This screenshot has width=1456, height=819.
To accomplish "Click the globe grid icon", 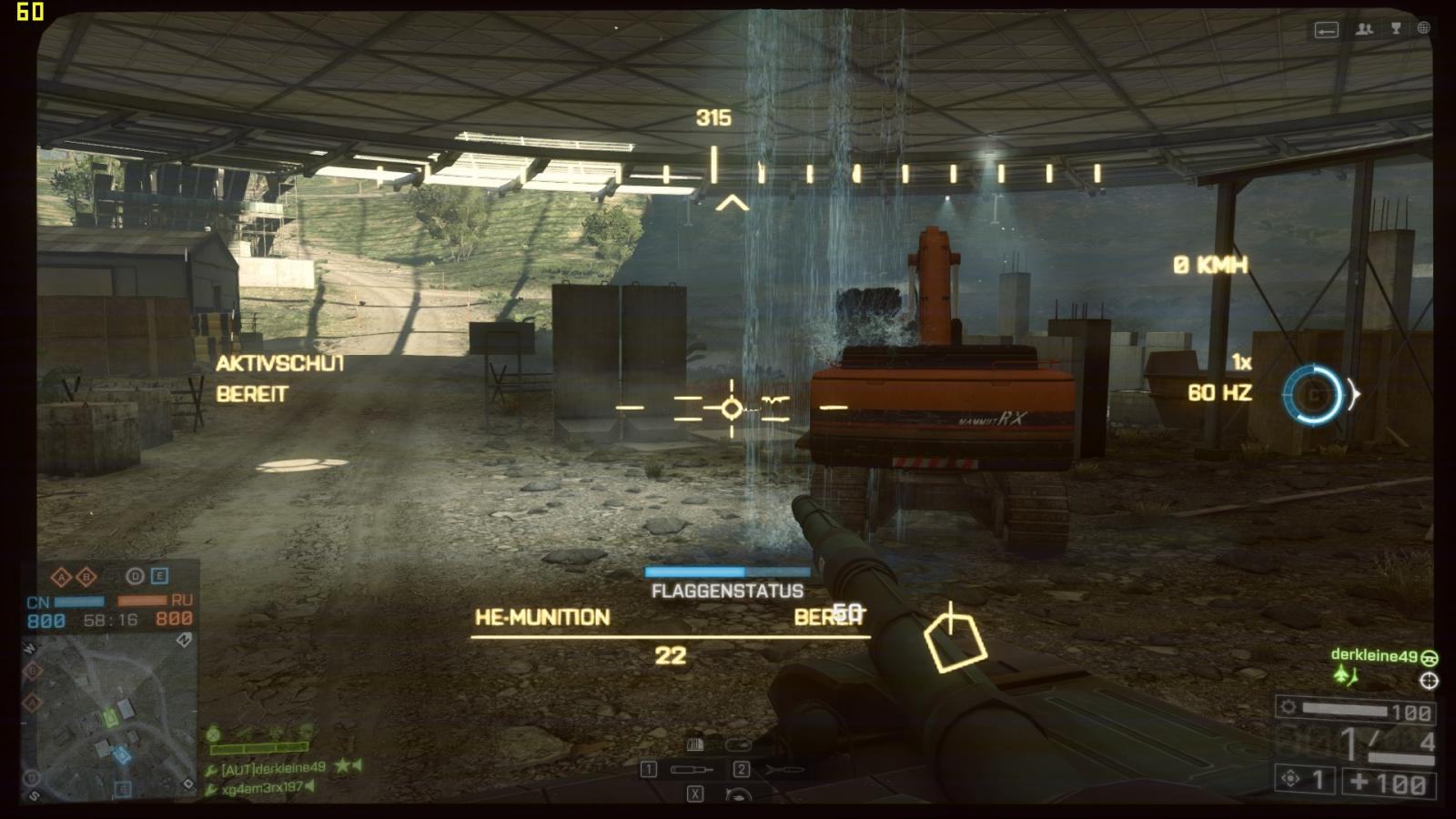I will [1424, 28].
